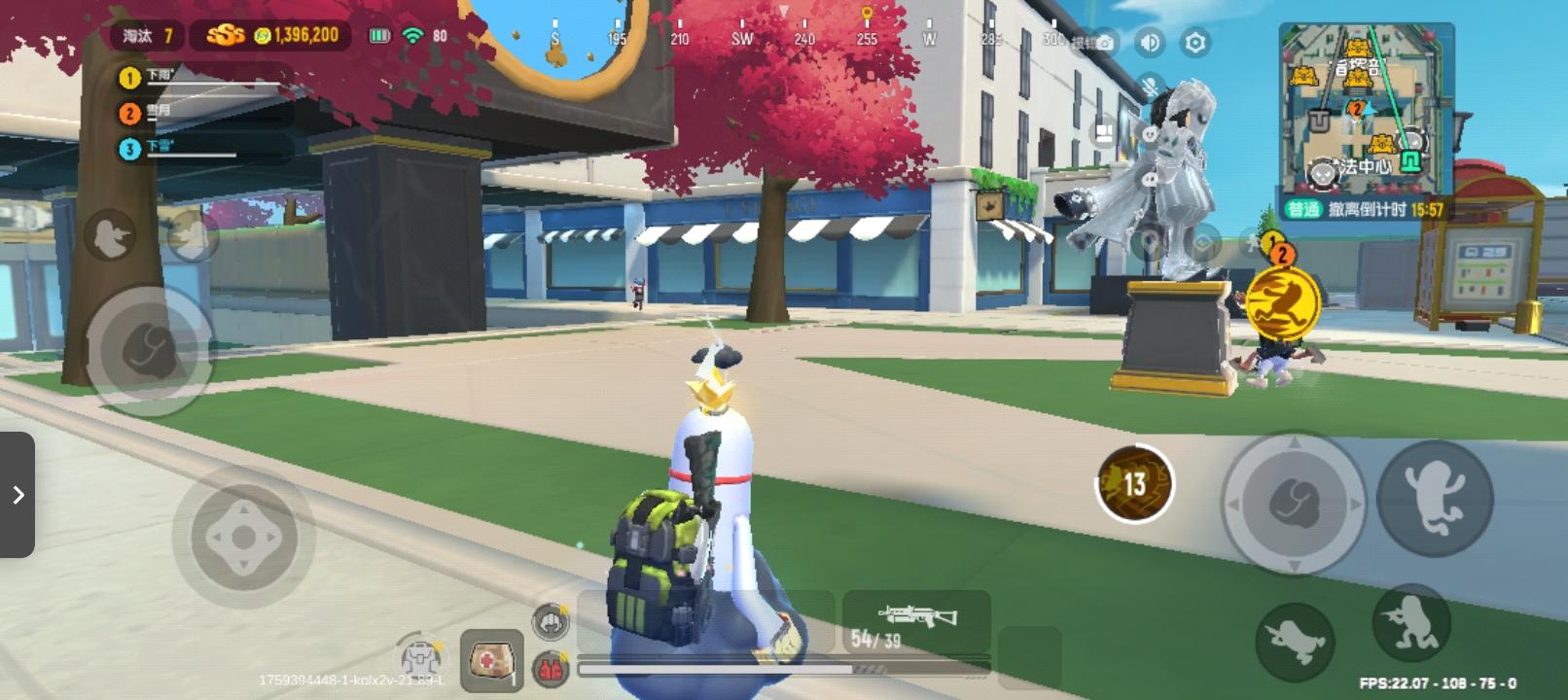Tap the adrenaline syringe consumable icon
The image size is (1568, 700).
point(551,665)
